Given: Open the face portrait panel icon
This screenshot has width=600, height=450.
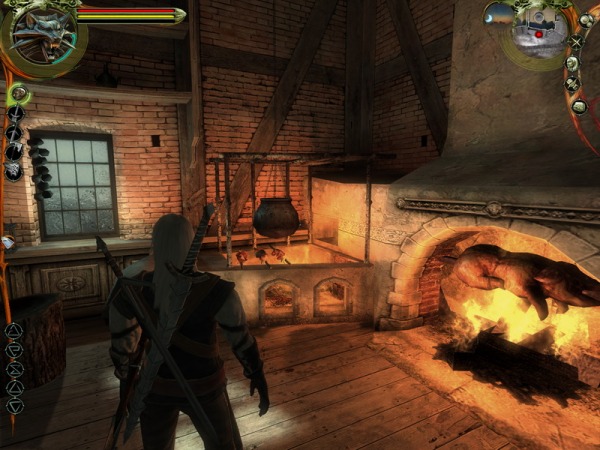Looking at the screenshot, I should click(571, 63).
